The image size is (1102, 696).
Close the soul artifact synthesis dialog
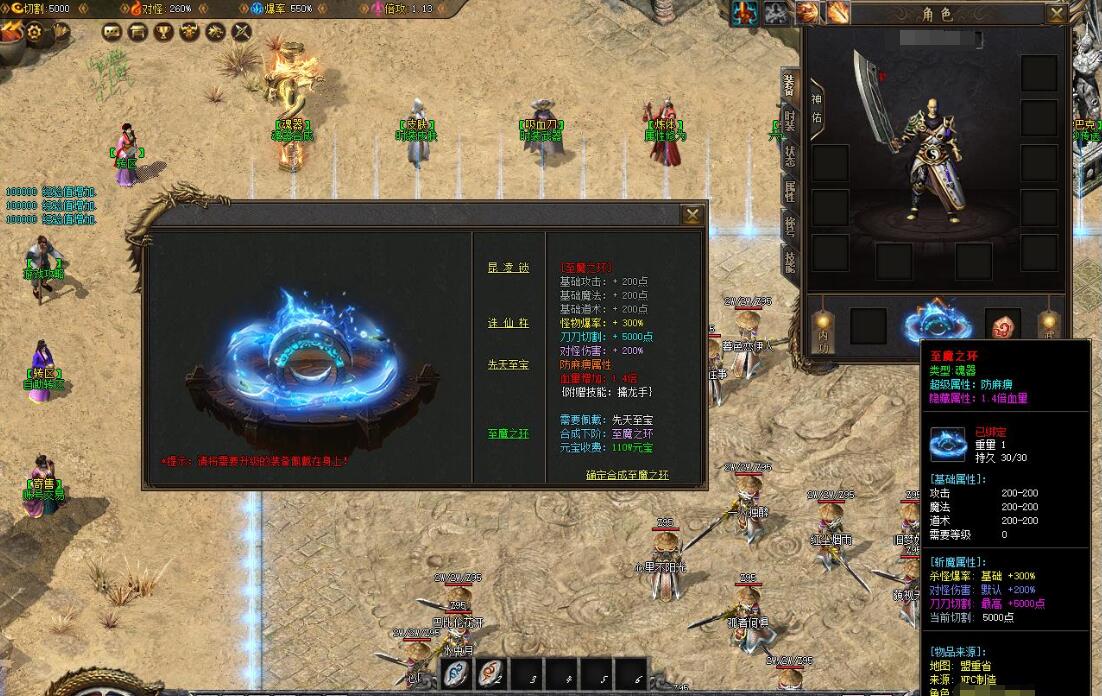(692, 215)
